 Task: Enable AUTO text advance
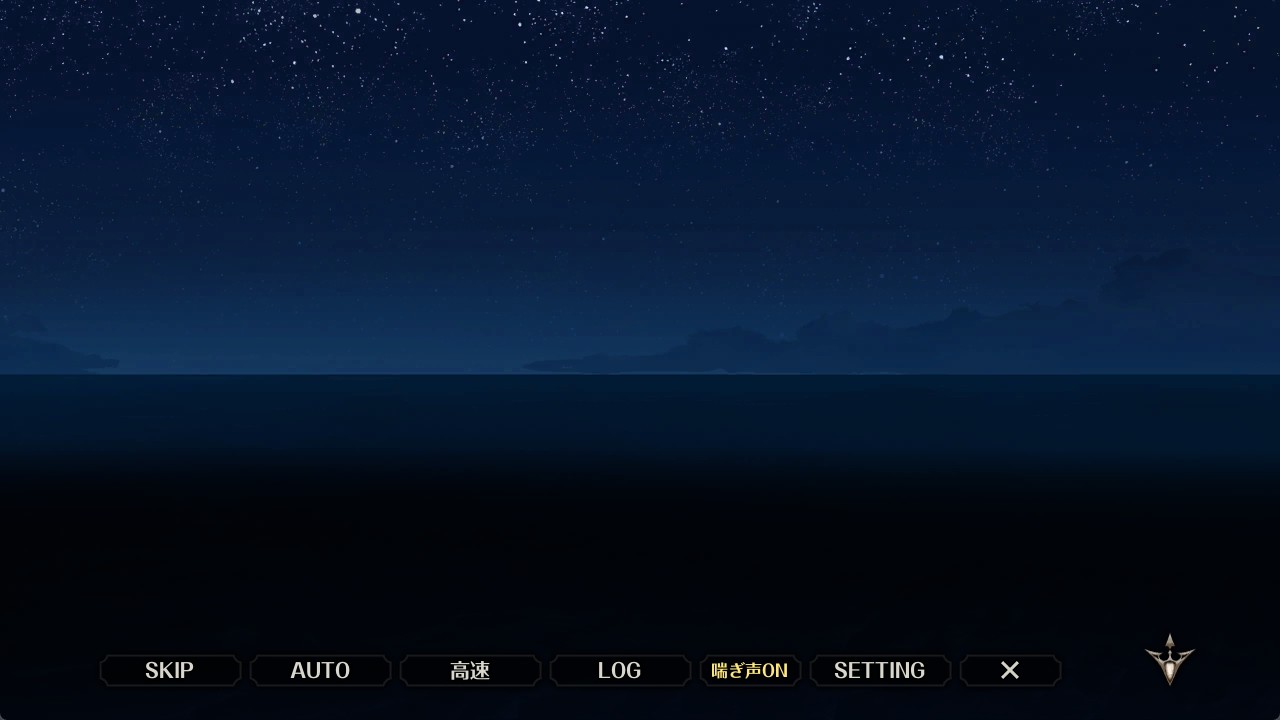(x=320, y=670)
